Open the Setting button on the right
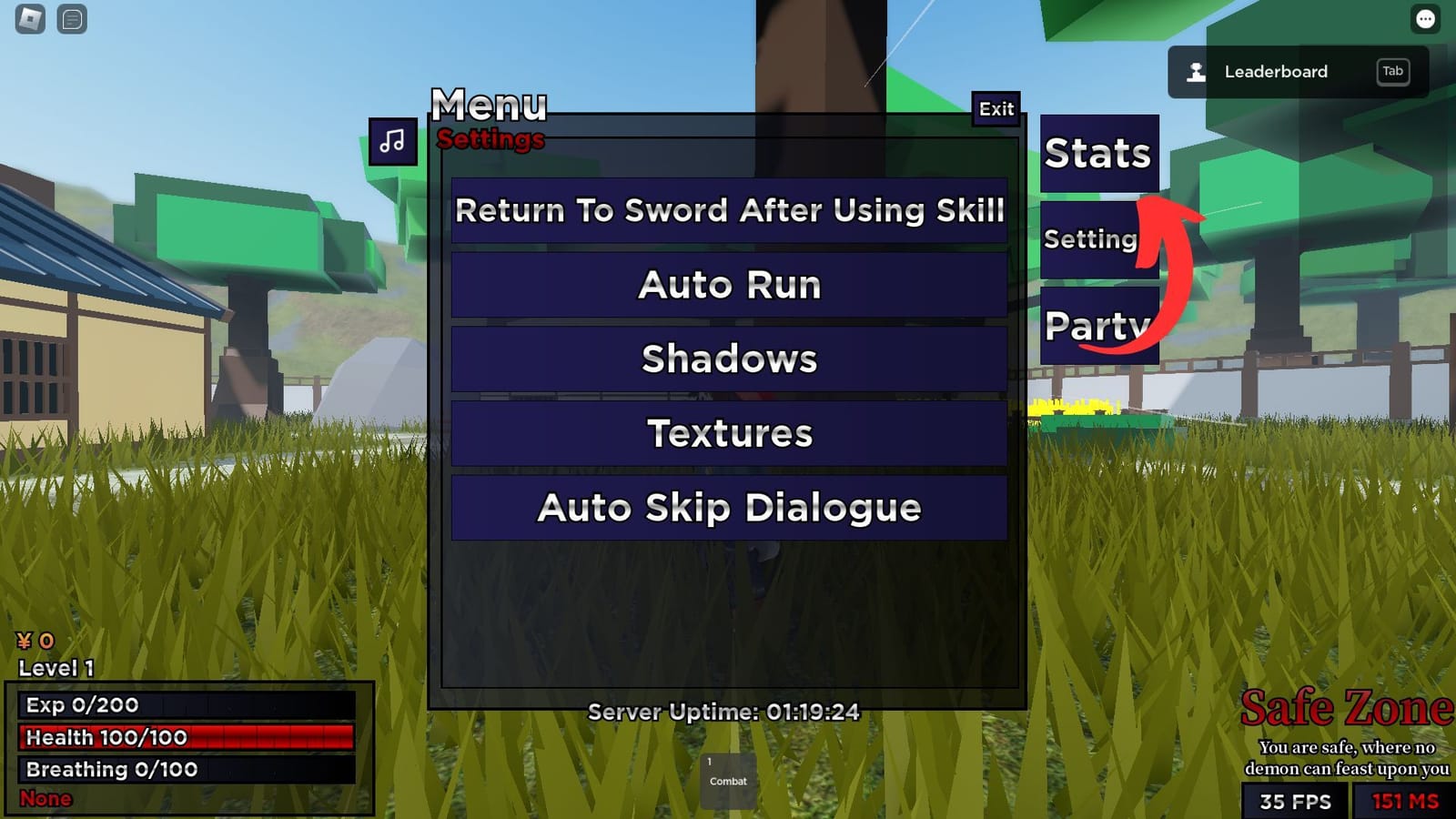This screenshot has height=819, width=1456. 1090,239
